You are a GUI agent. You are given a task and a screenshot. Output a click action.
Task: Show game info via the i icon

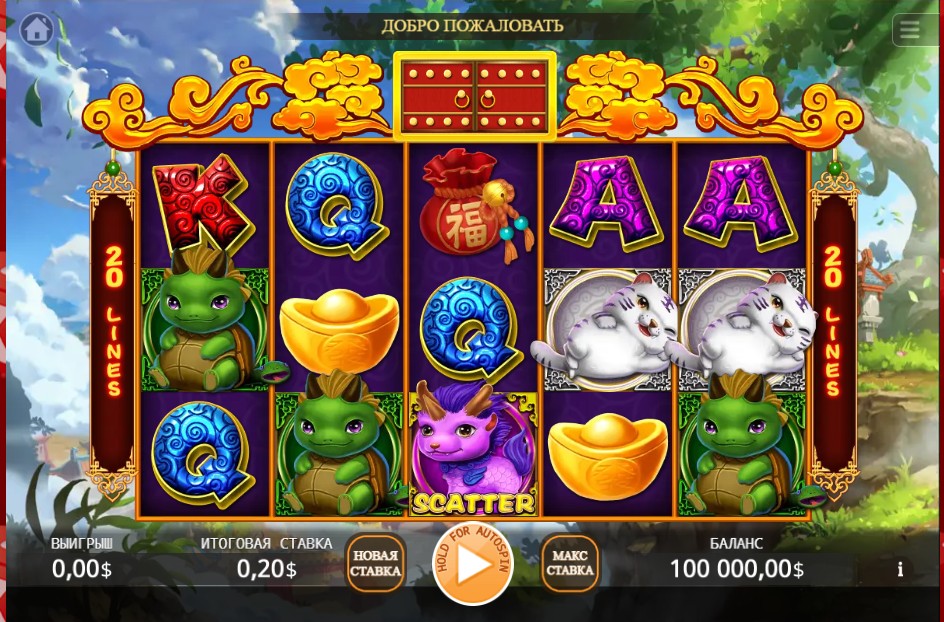tap(900, 569)
